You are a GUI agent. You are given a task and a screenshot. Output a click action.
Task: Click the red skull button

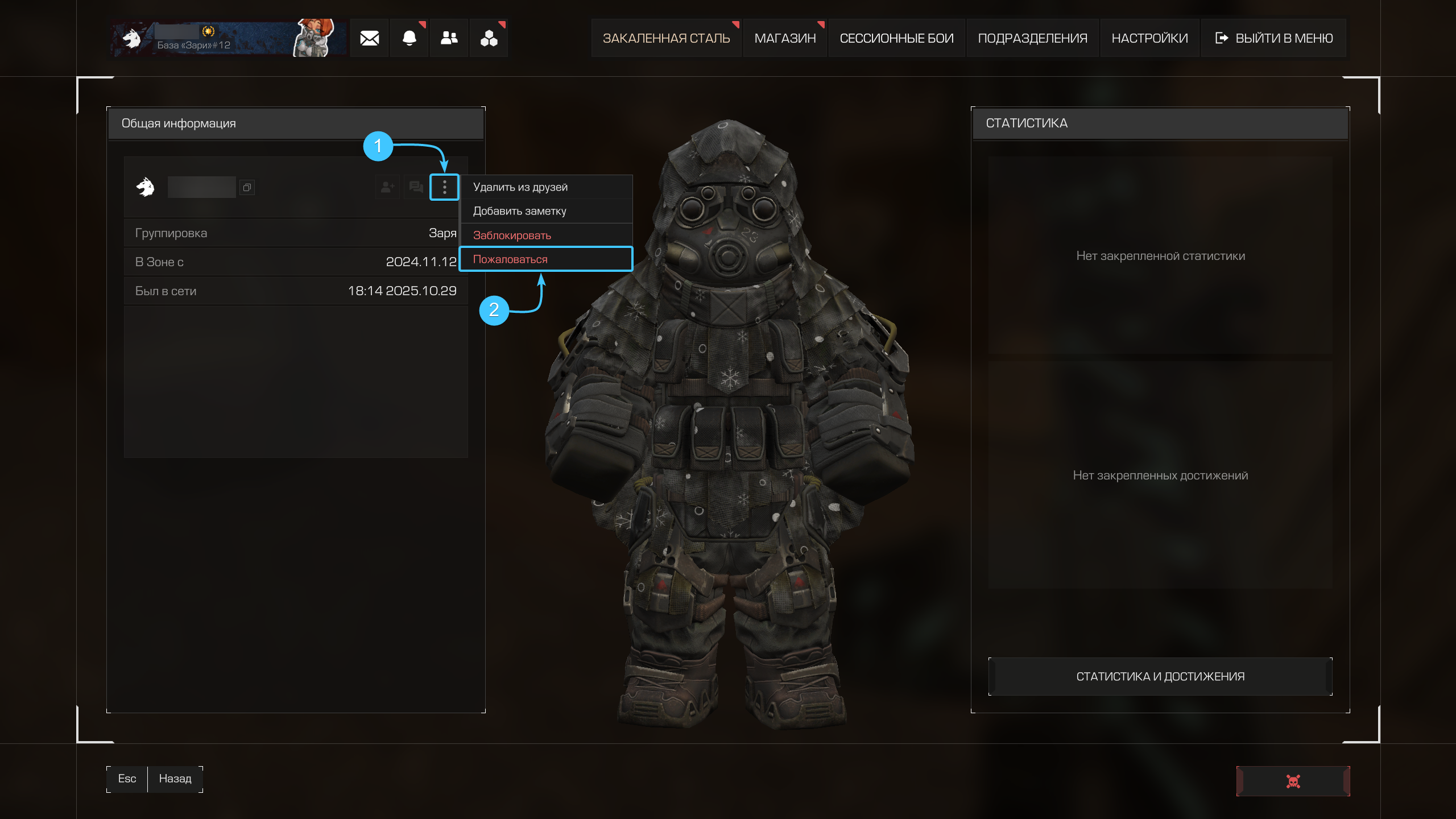[x=1293, y=781]
